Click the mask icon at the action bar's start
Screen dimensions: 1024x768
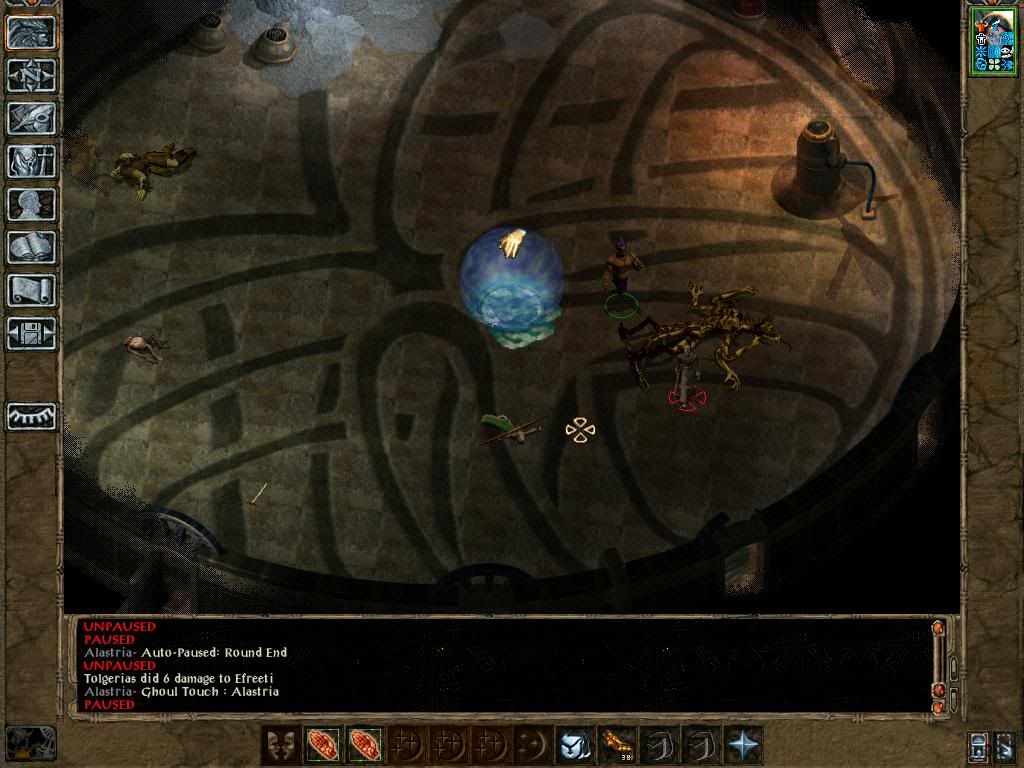click(280, 745)
